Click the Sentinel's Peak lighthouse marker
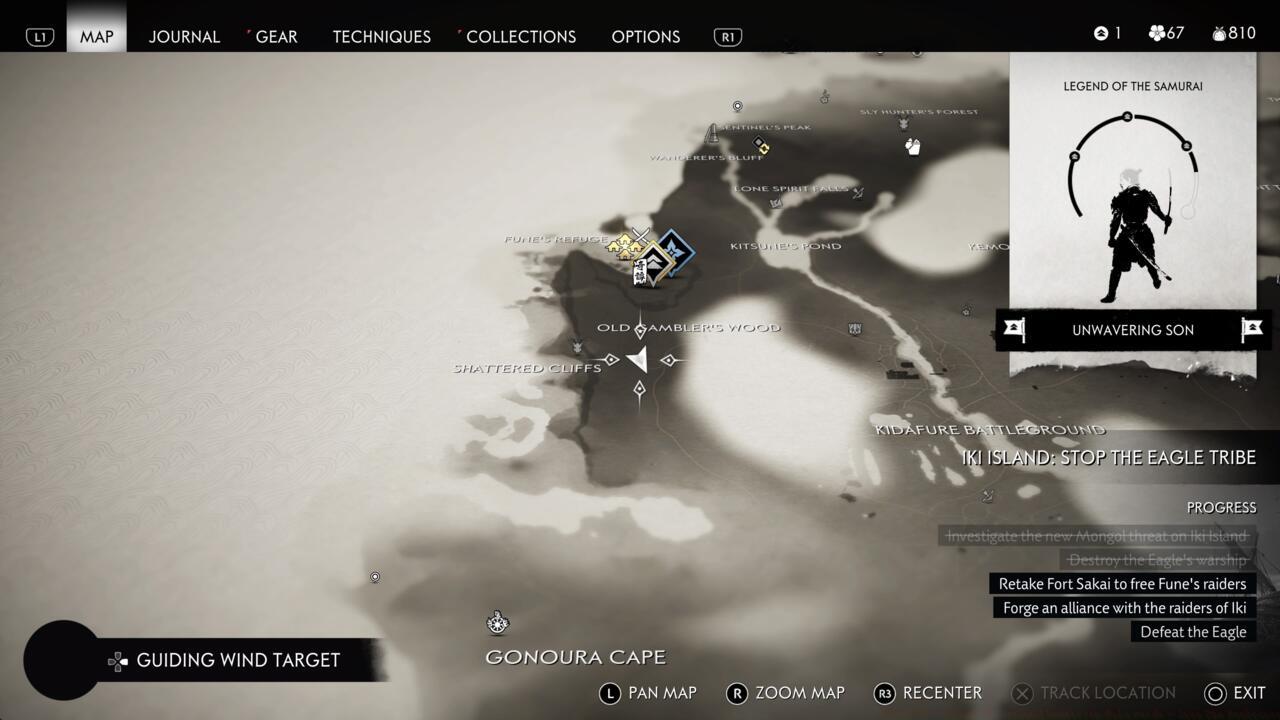 click(713, 133)
